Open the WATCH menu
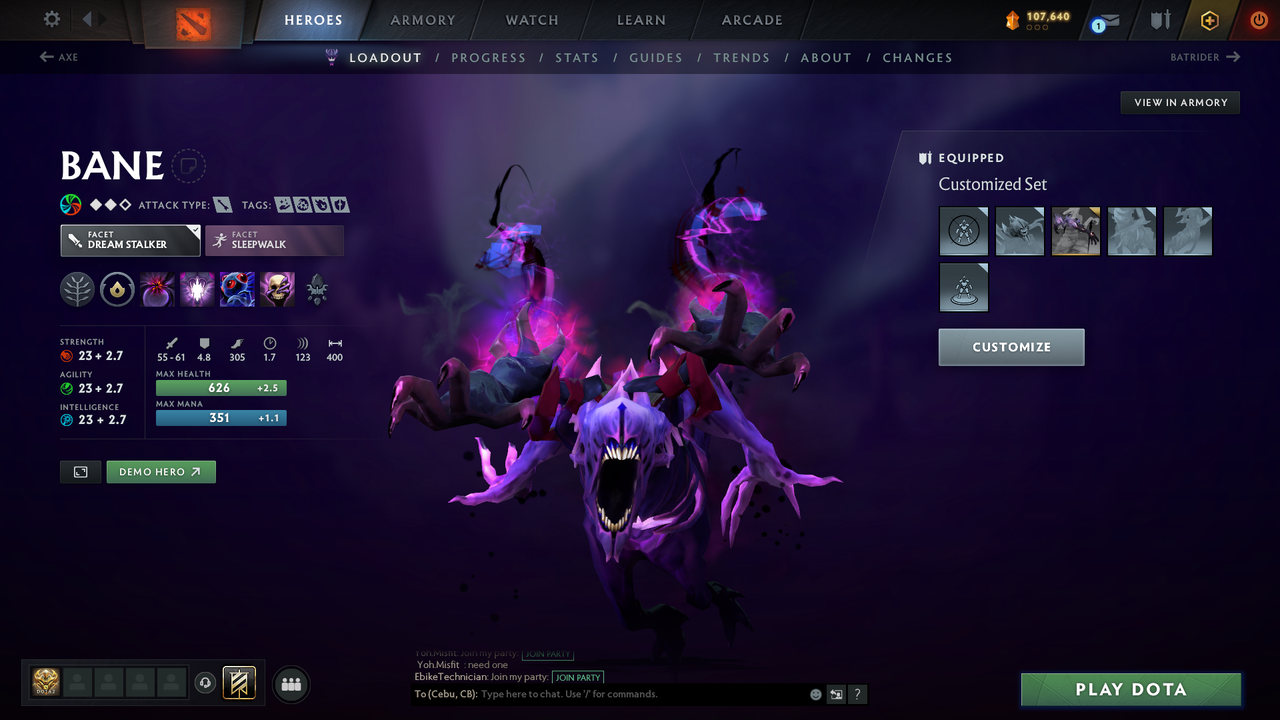The image size is (1280, 720). click(x=531, y=19)
